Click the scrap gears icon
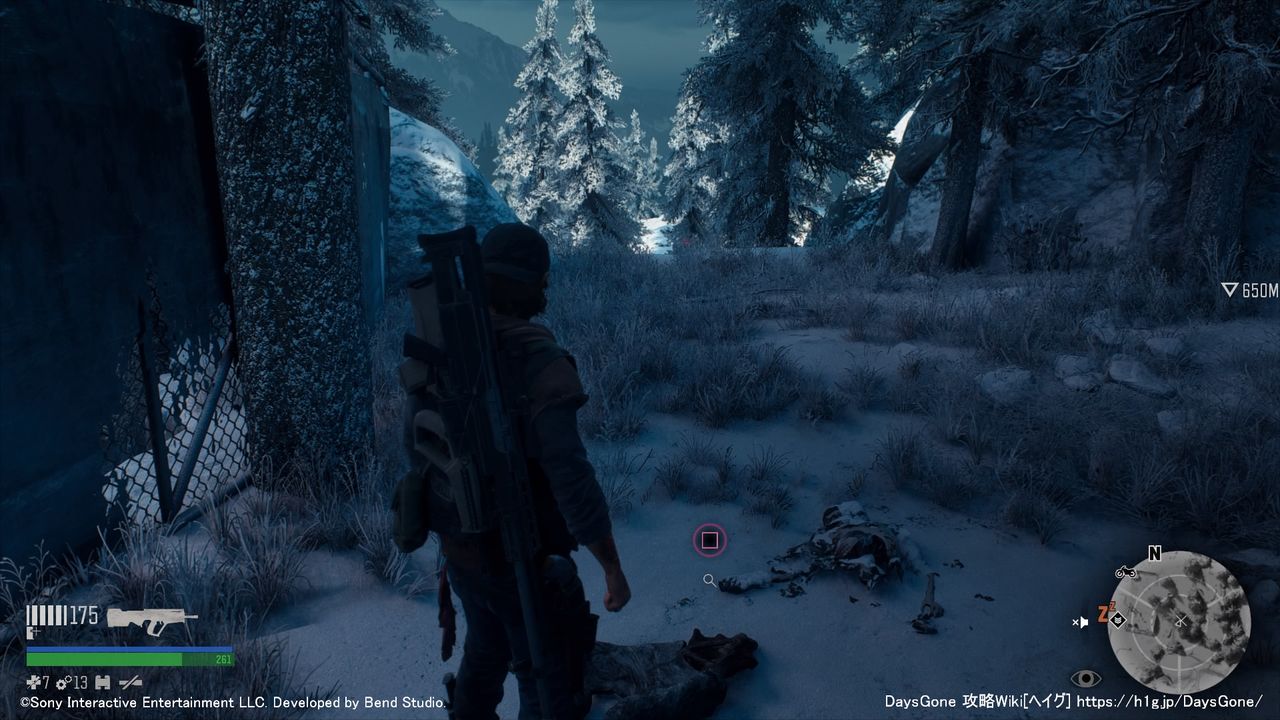The image size is (1280, 720). click(x=62, y=682)
